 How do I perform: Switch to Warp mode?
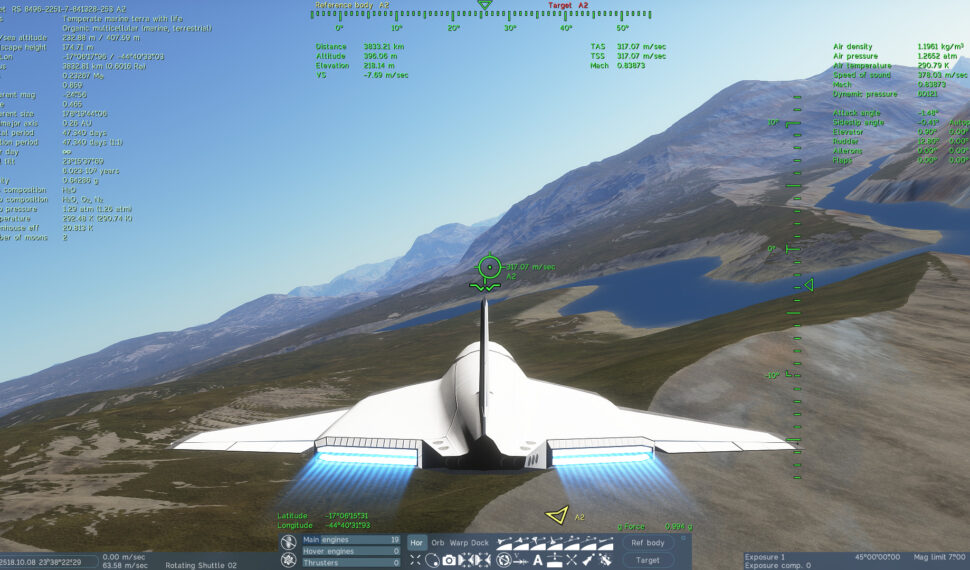[x=458, y=543]
